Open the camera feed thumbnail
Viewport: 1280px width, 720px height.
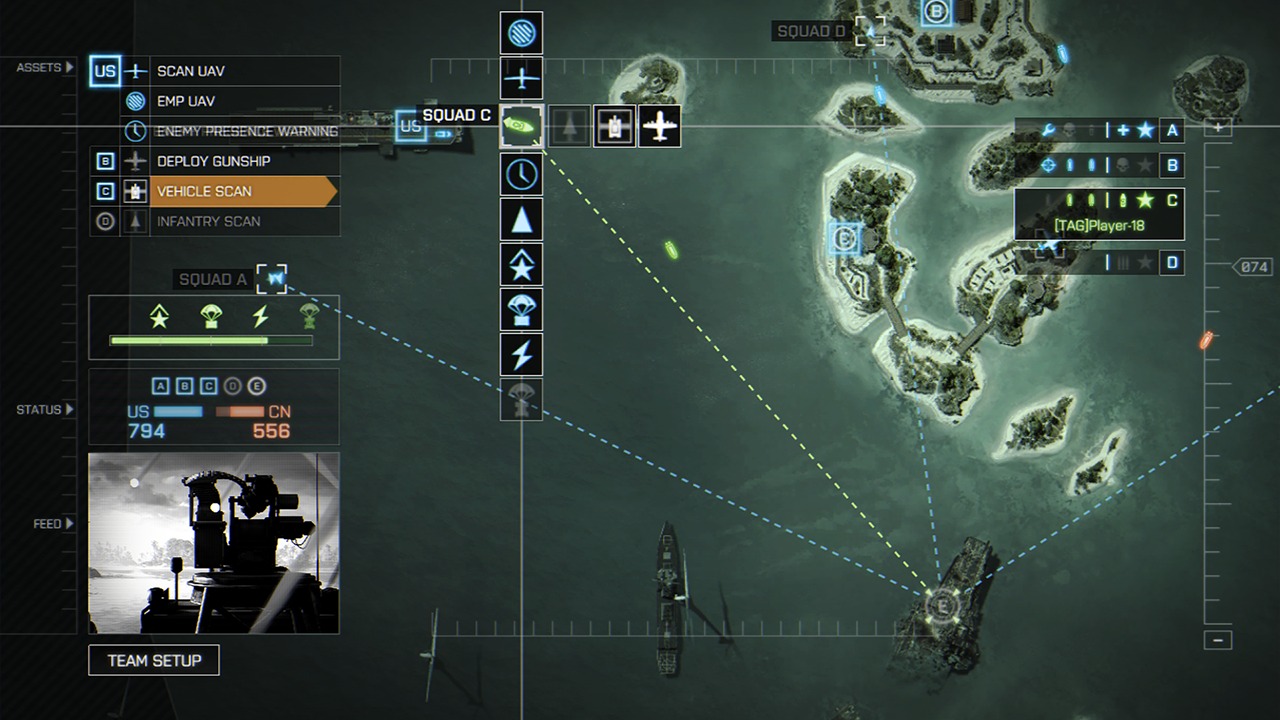[x=214, y=543]
